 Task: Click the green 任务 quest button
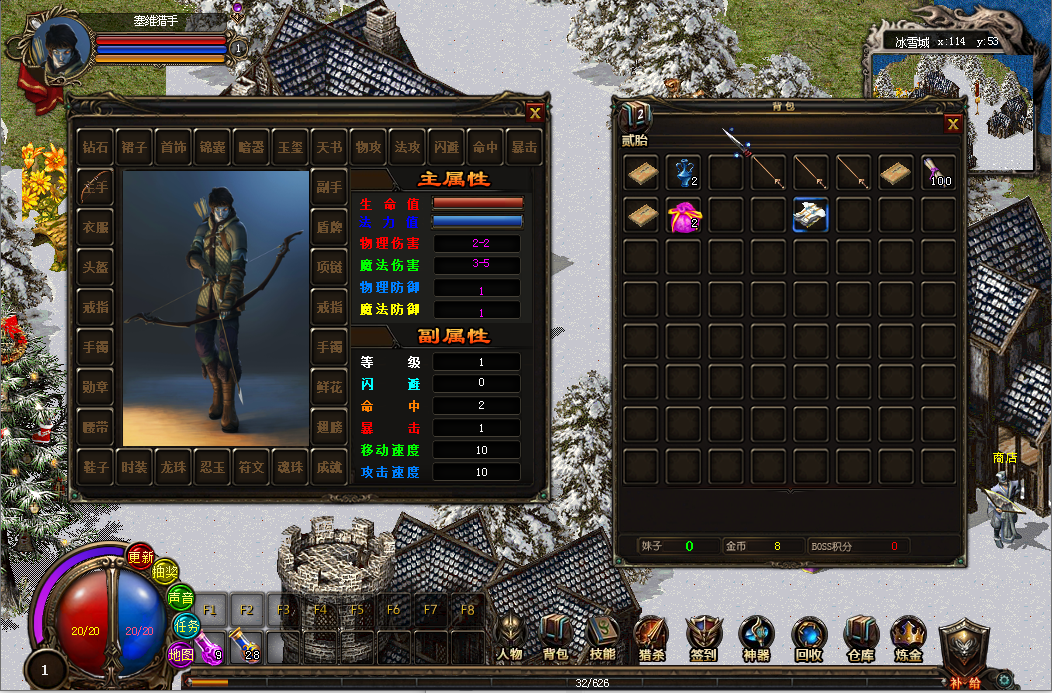tap(187, 626)
